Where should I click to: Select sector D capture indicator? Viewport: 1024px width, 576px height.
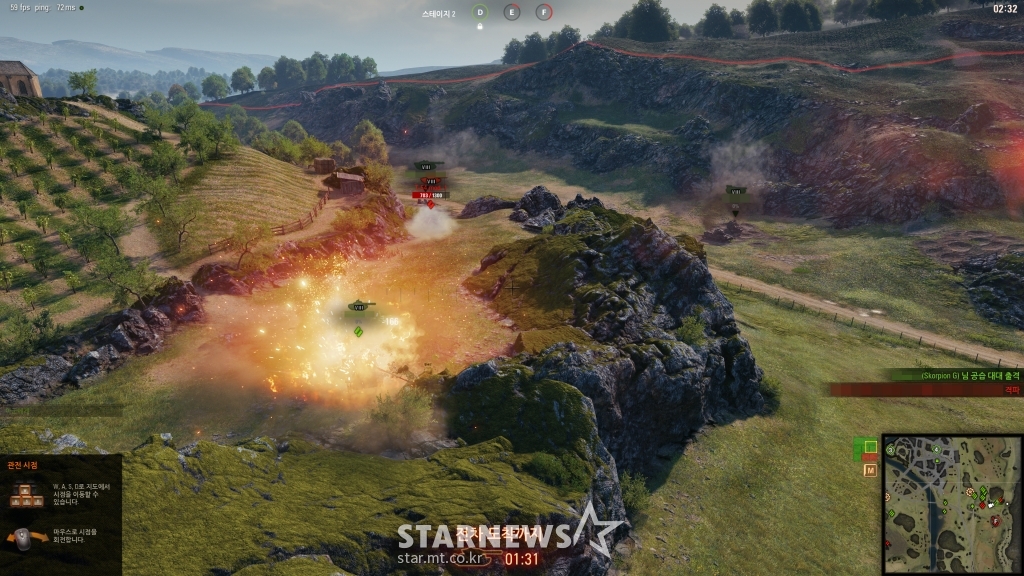click(480, 12)
